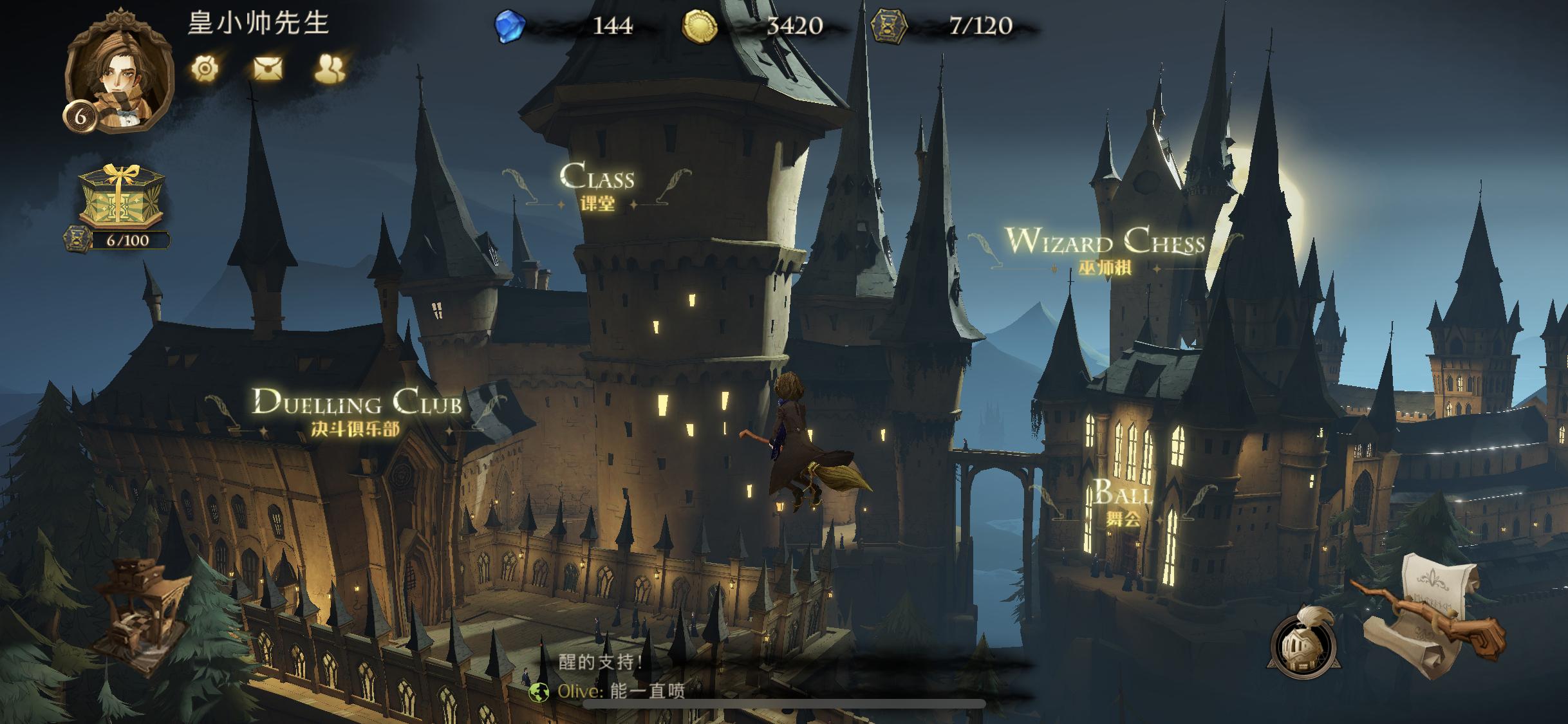Check the mail envelope icon
The width and height of the screenshot is (1568, 724).
click(268, 68)
